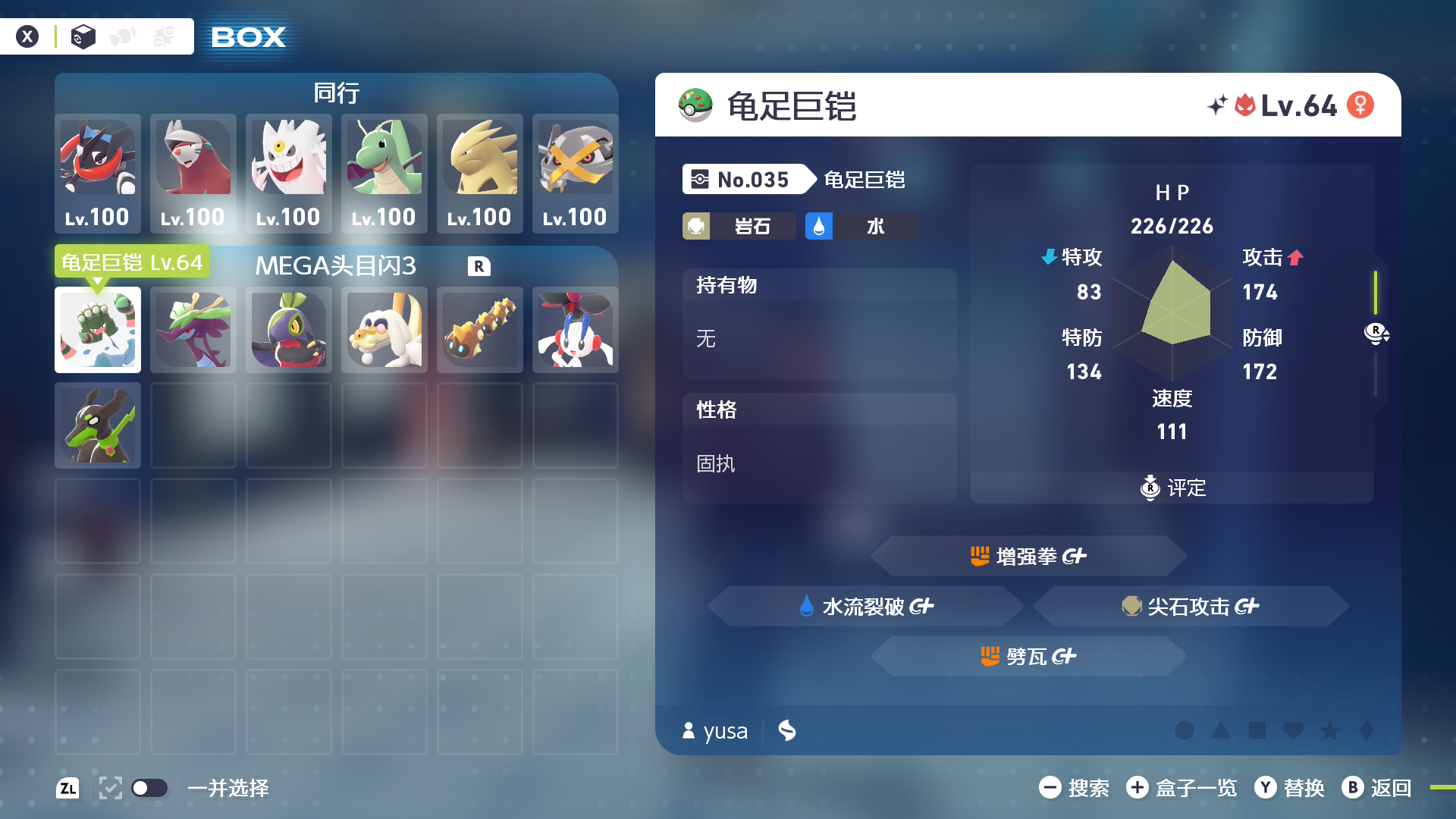Click the R badge beside MEGA头目闪3
The image size is (1456, 819).
(479, 266)
